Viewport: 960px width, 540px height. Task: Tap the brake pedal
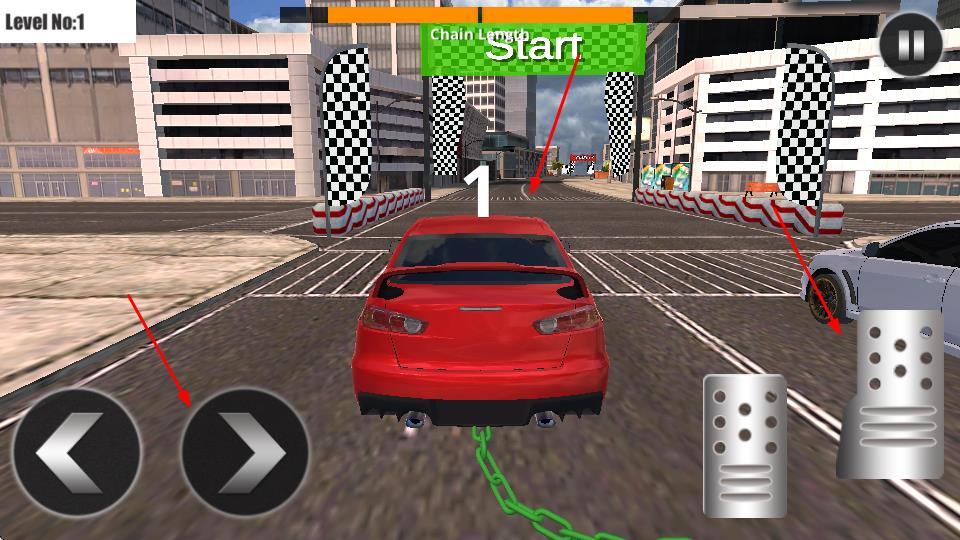point(745,446)
